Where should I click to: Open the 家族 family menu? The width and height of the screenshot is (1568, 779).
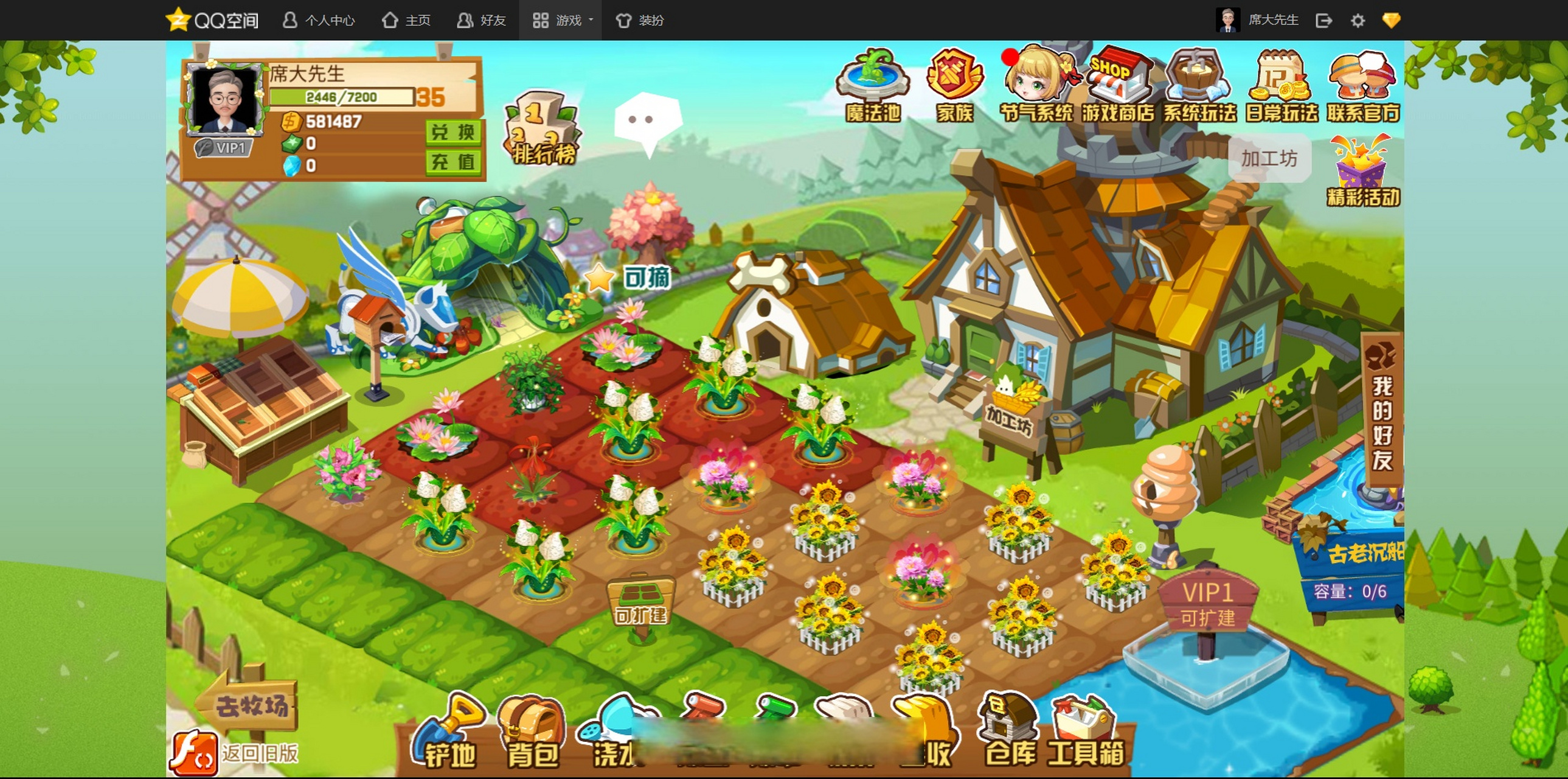pos(954,85)
